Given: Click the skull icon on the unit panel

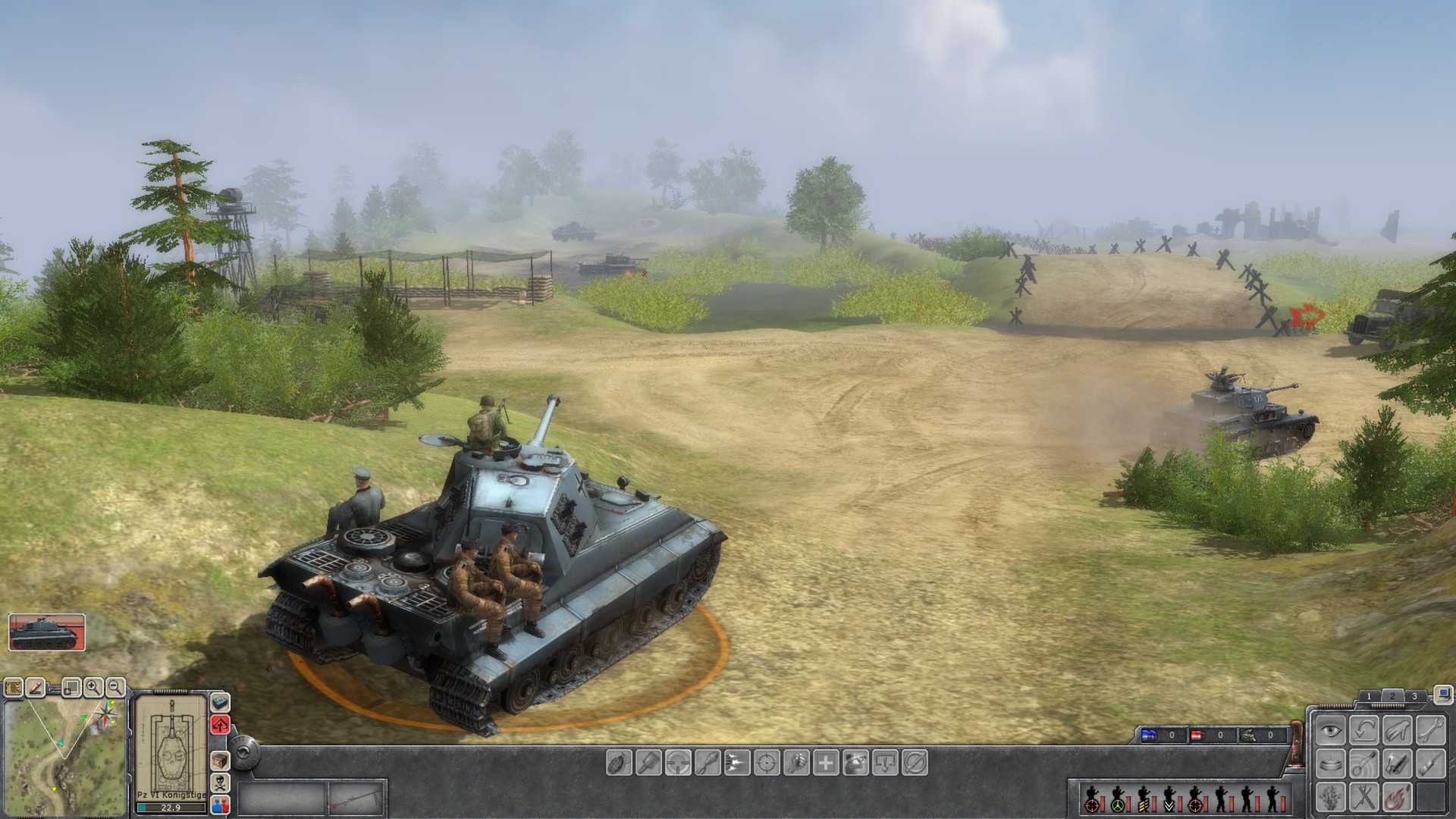Looking at the screenshot, I should (221, 783).
